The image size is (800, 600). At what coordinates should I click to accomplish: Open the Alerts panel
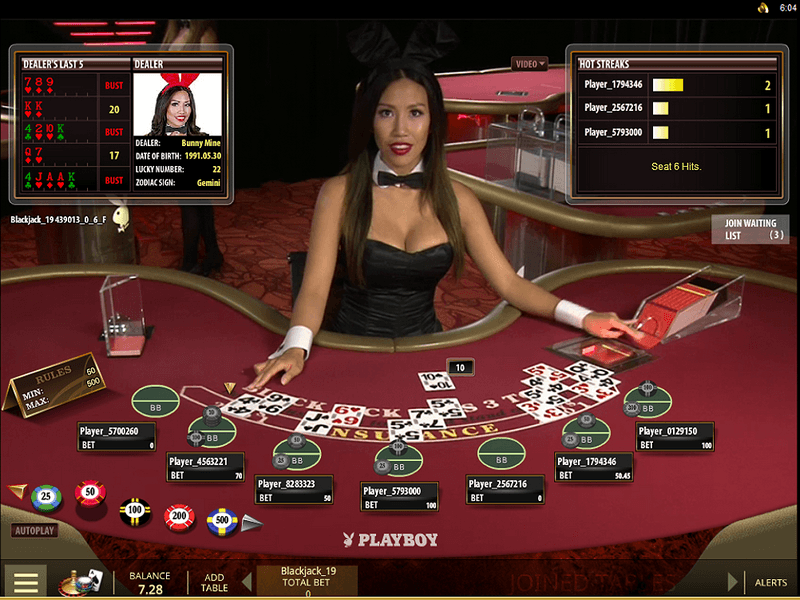tap(770, 582)
